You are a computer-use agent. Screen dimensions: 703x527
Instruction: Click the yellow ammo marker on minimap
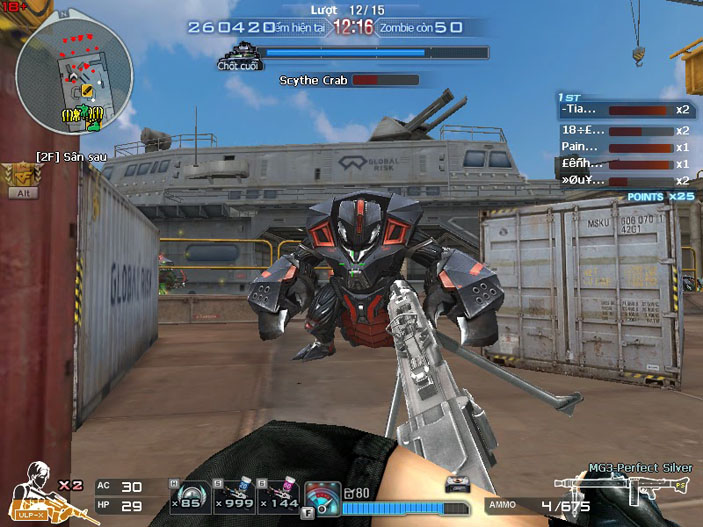[86, 91]
